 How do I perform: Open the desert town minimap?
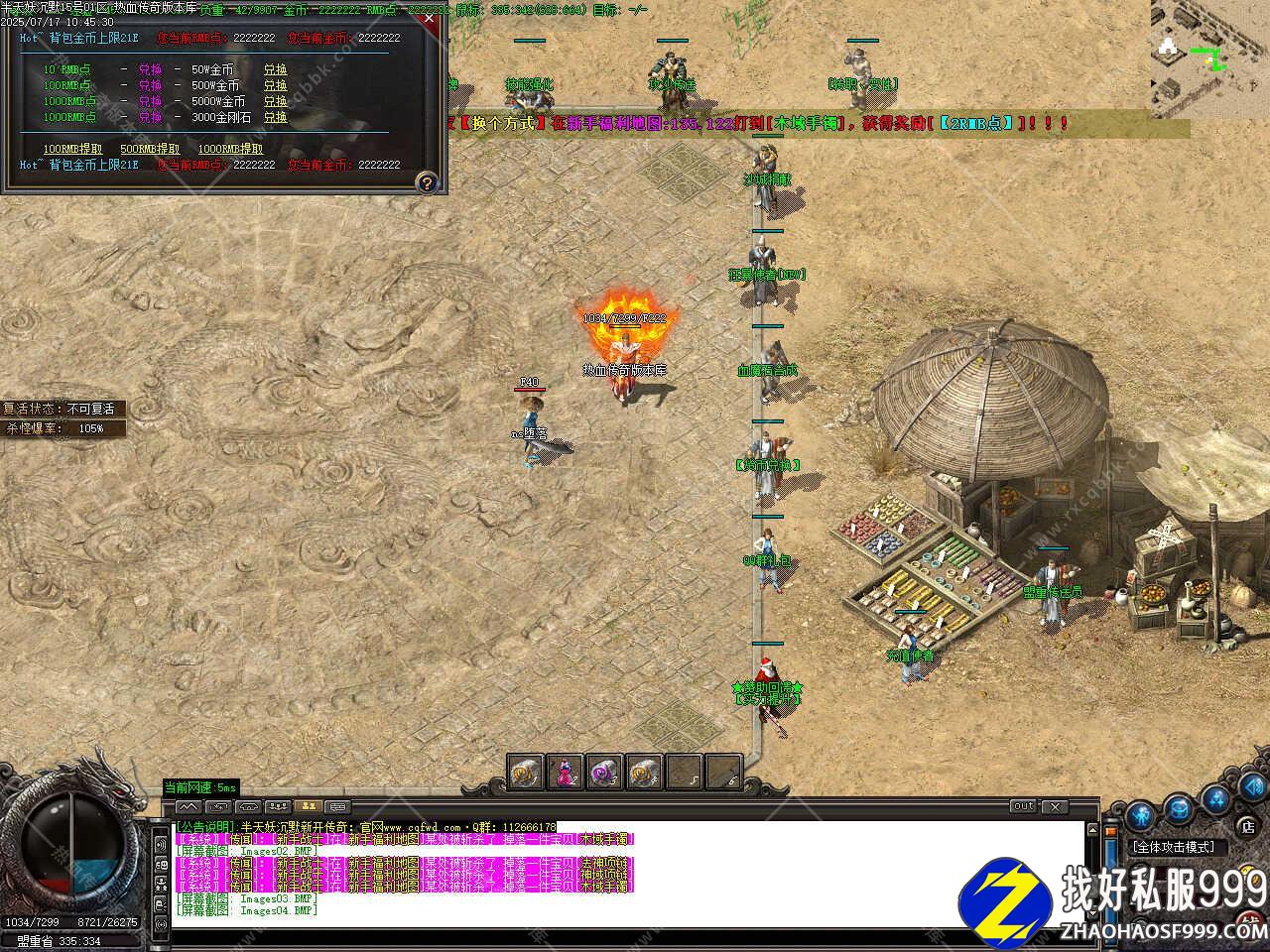1209,58
